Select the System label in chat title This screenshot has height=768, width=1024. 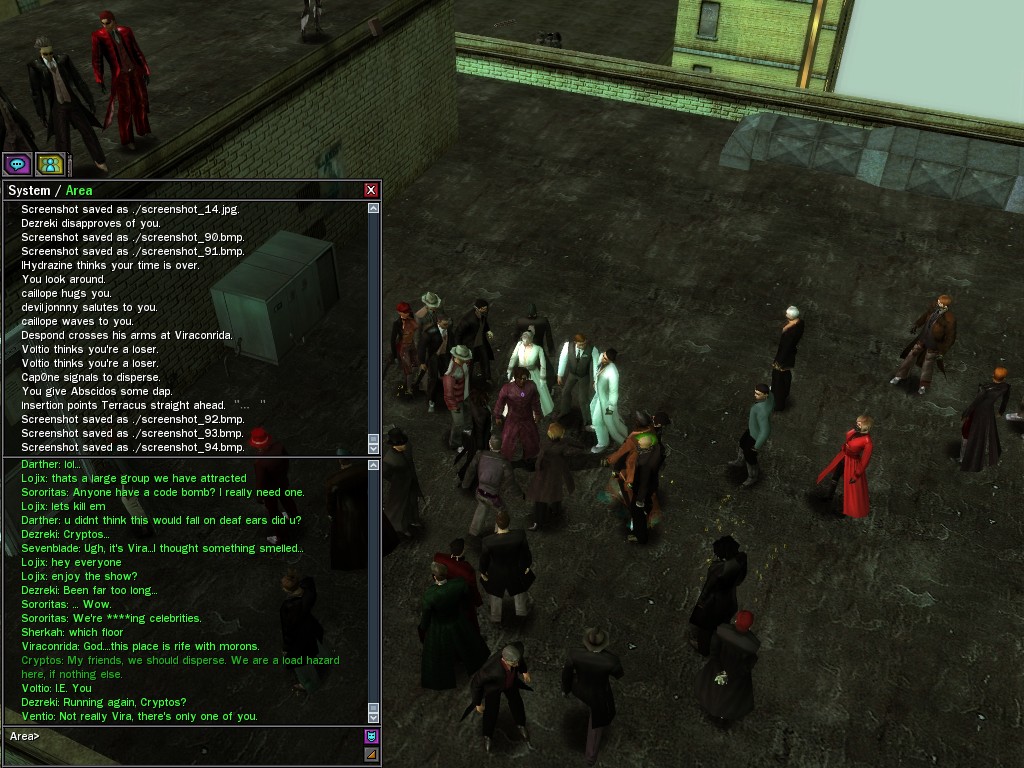coord(29,191)
